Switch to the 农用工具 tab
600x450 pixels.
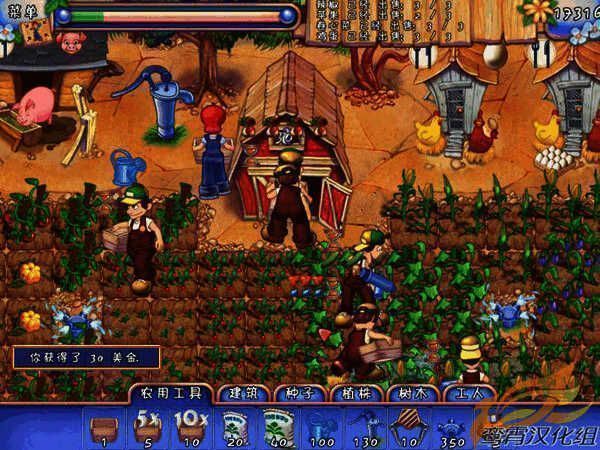click(169, 394)
